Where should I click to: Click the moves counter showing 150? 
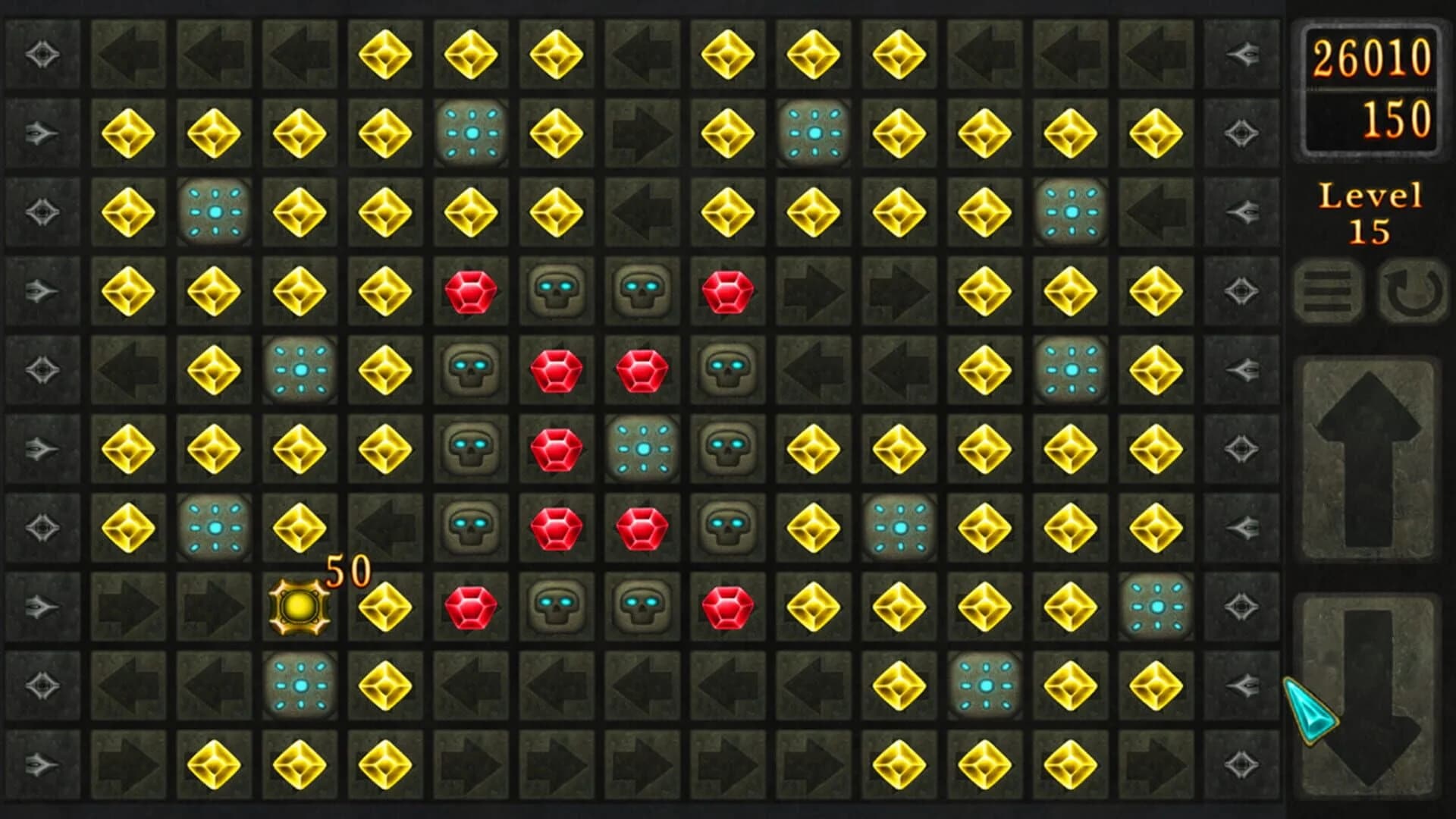[1398, 119]
